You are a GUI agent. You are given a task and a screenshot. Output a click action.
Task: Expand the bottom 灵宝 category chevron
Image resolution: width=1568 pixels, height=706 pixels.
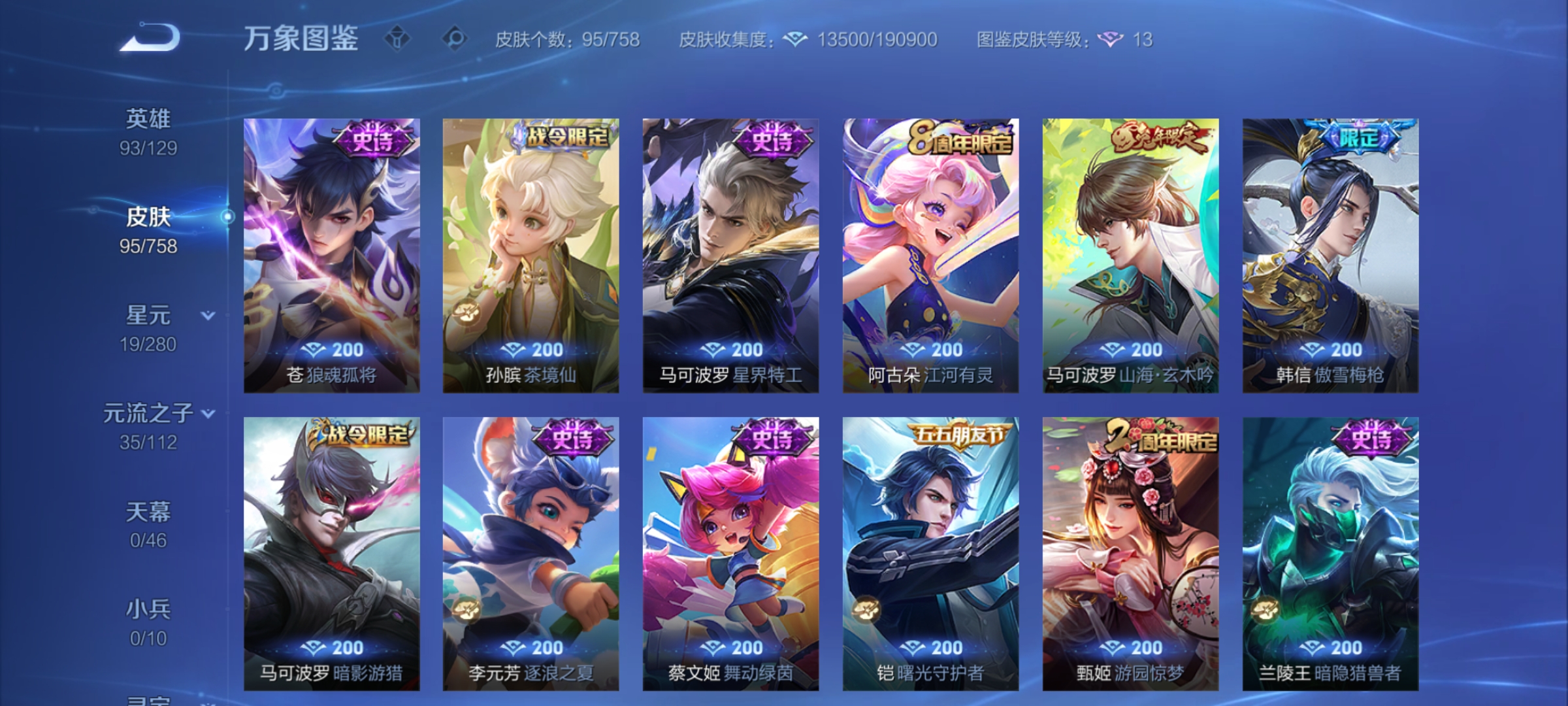(206, 703)
